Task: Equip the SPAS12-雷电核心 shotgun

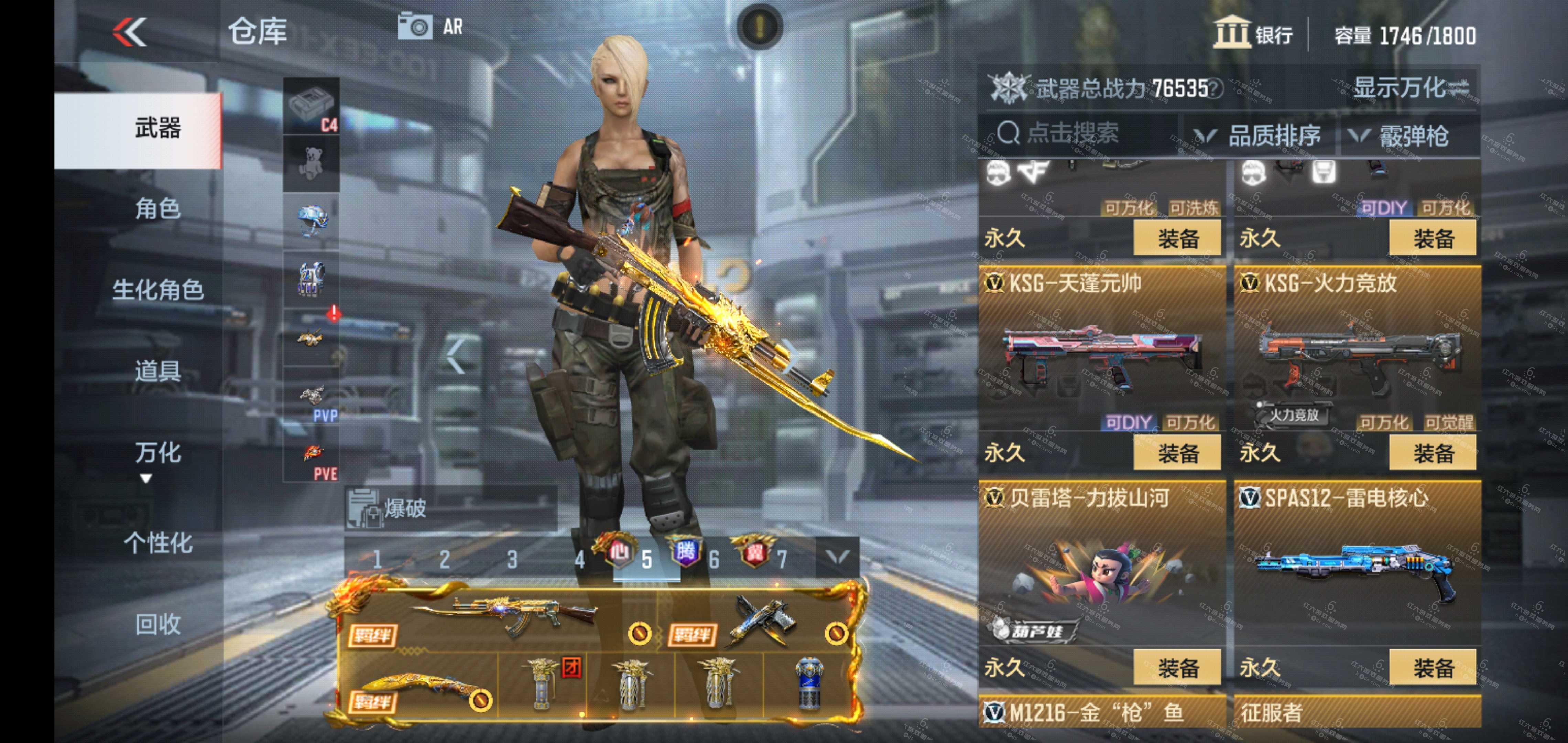Action: 1432,667
